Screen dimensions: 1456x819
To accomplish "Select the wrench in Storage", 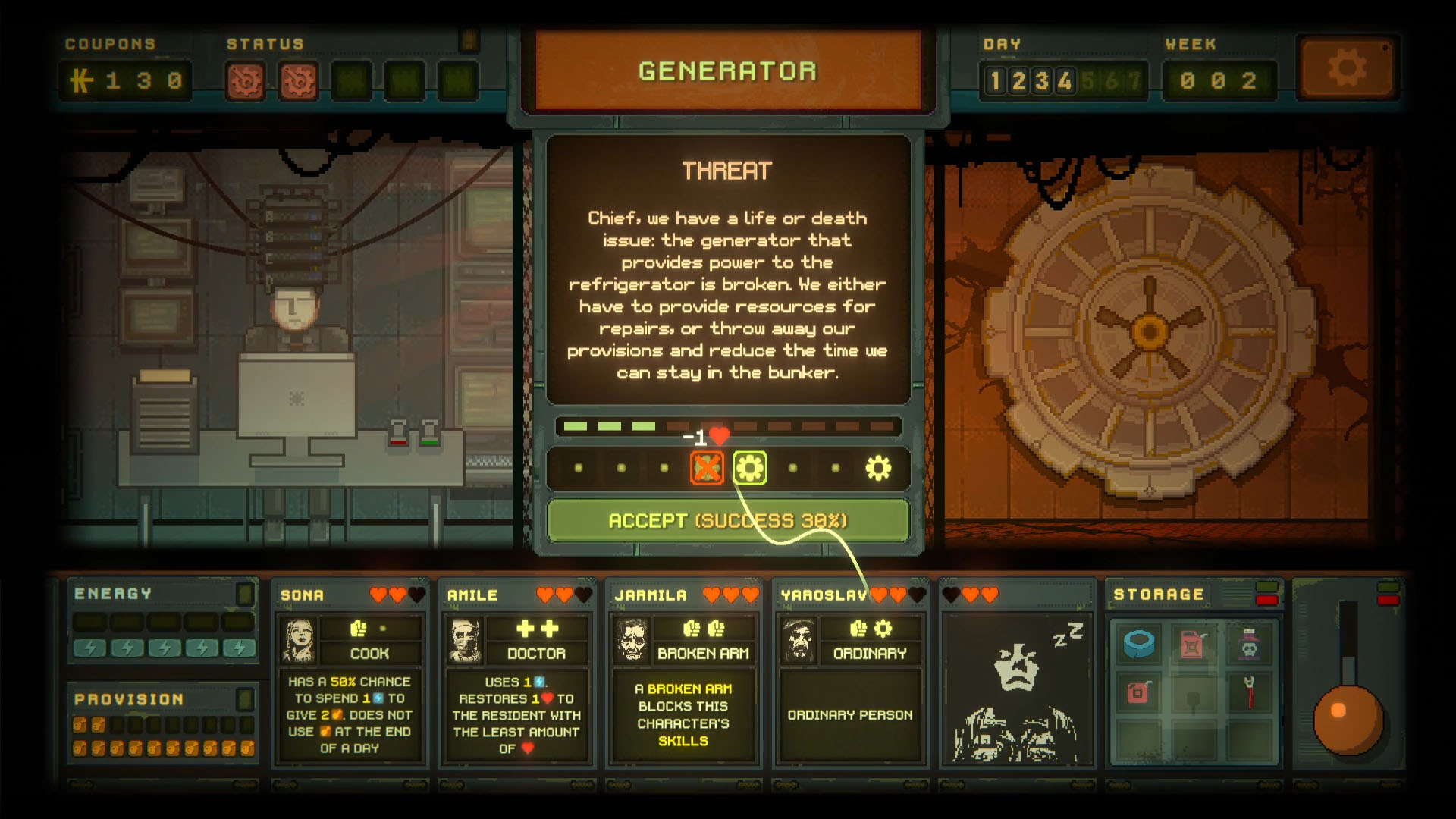I will pyautogui.click(x=1249, y=692).
